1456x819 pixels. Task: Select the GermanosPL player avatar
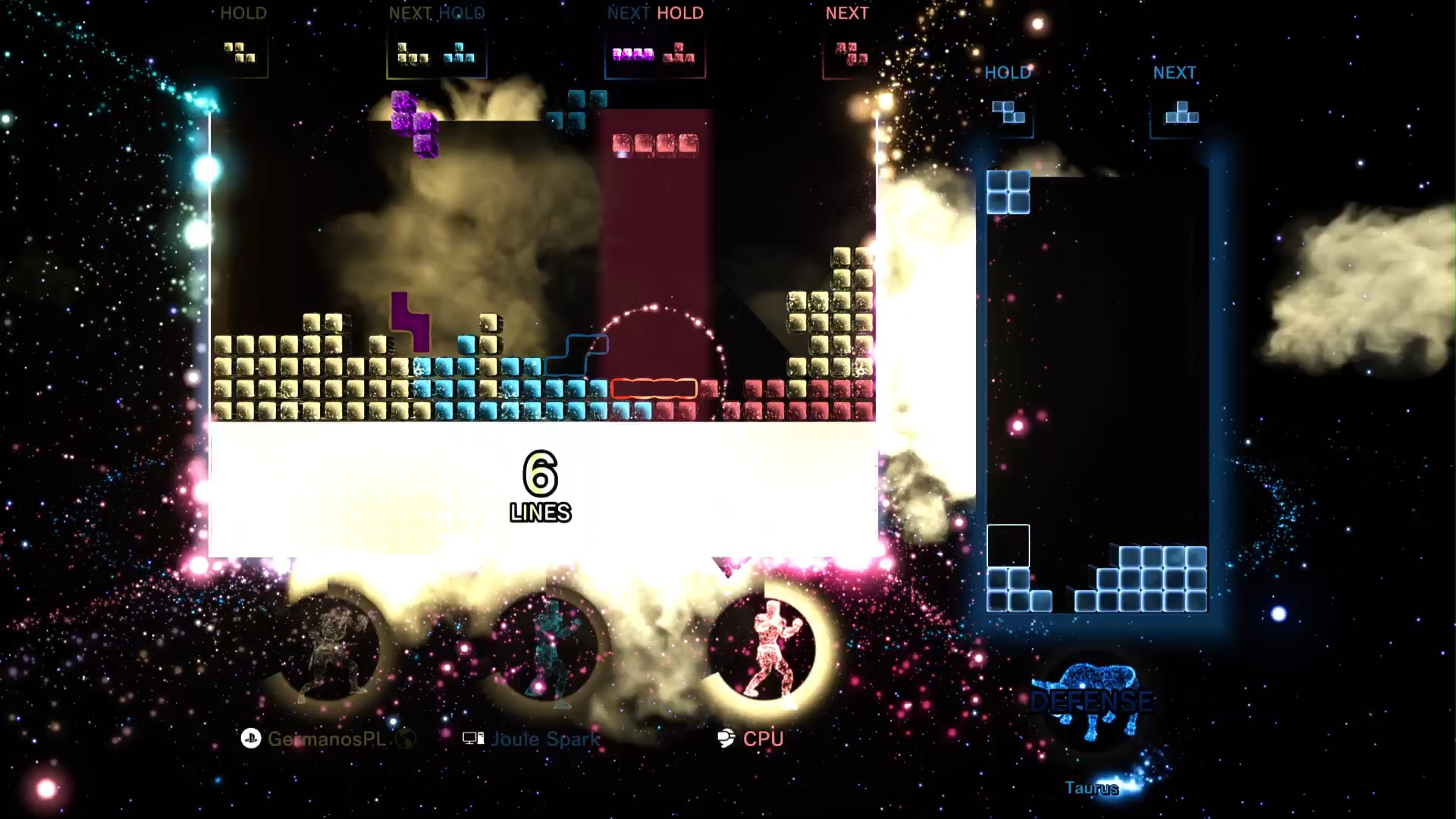(x=331, y=651)
